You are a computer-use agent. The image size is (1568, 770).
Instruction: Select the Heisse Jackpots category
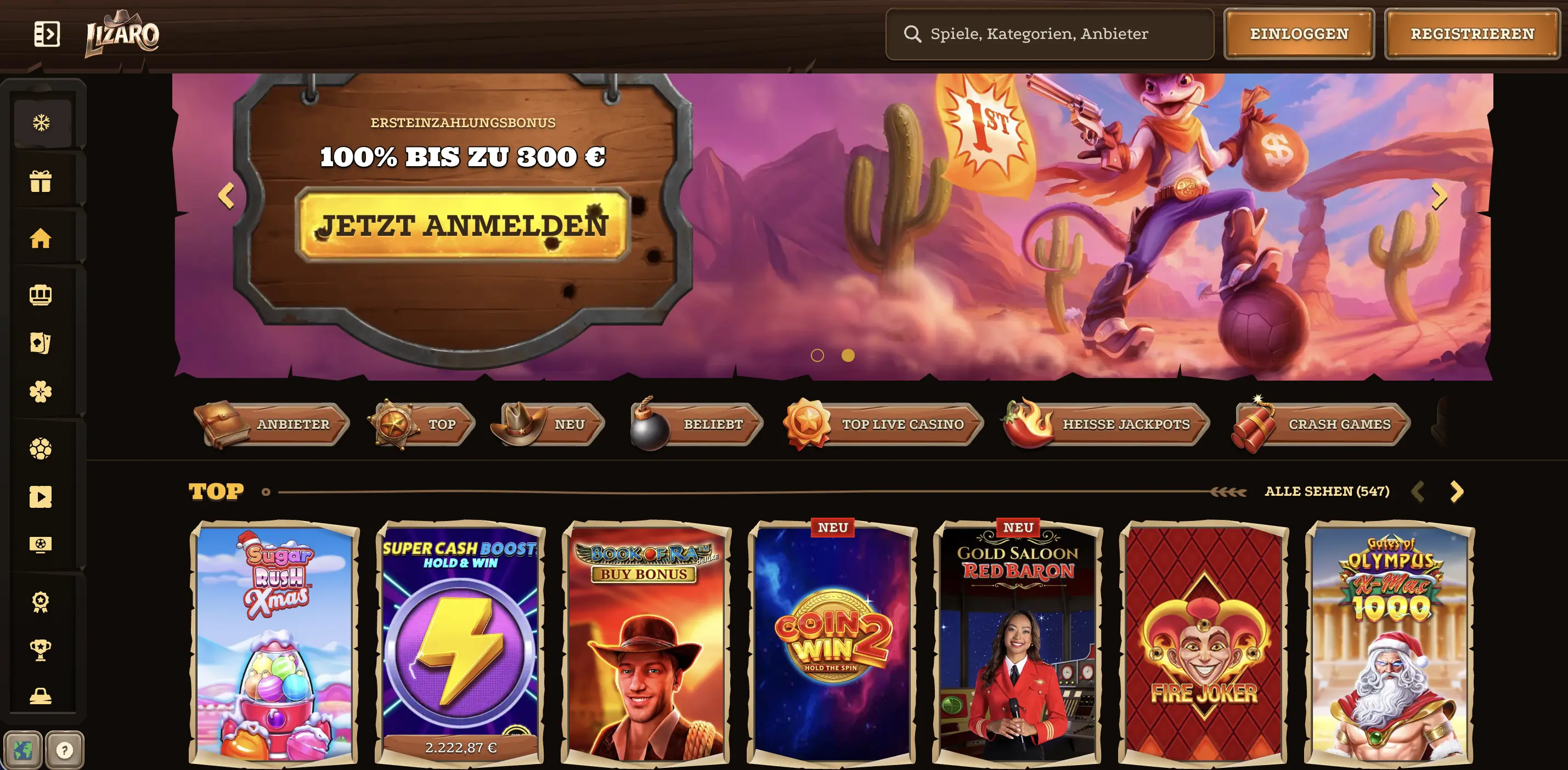point(1106,424)
